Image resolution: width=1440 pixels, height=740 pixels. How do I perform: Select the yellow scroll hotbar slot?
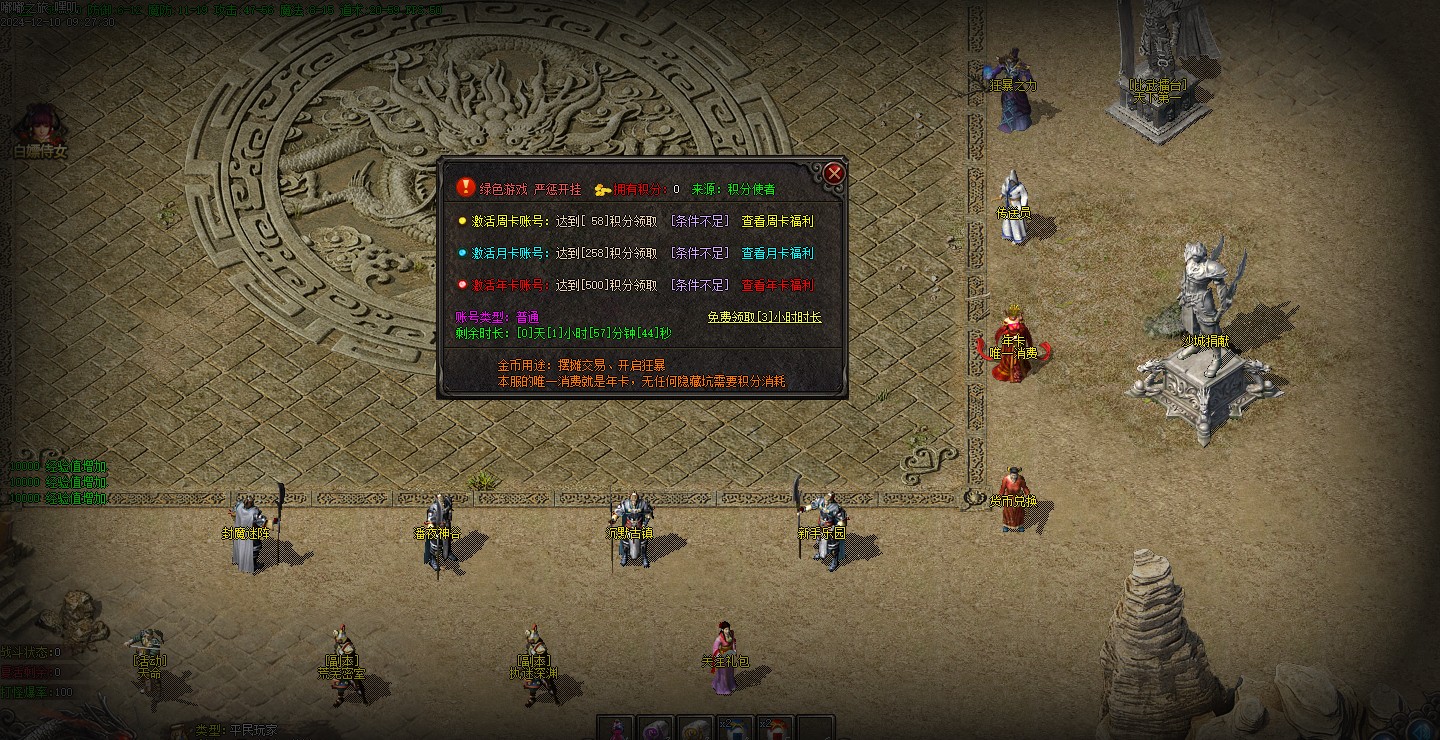pos(696,729)
